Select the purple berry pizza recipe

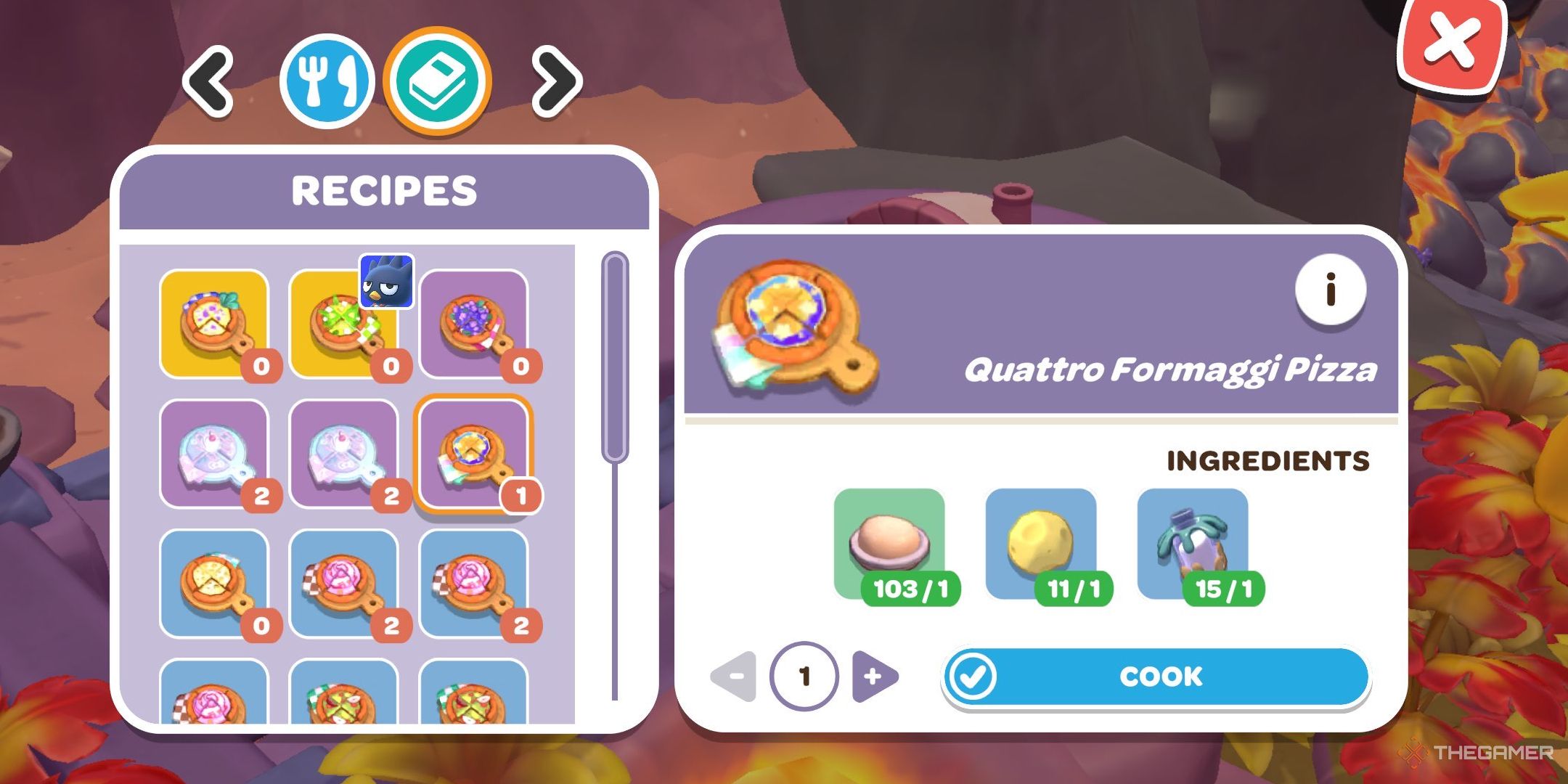click(x=475, y=322)
